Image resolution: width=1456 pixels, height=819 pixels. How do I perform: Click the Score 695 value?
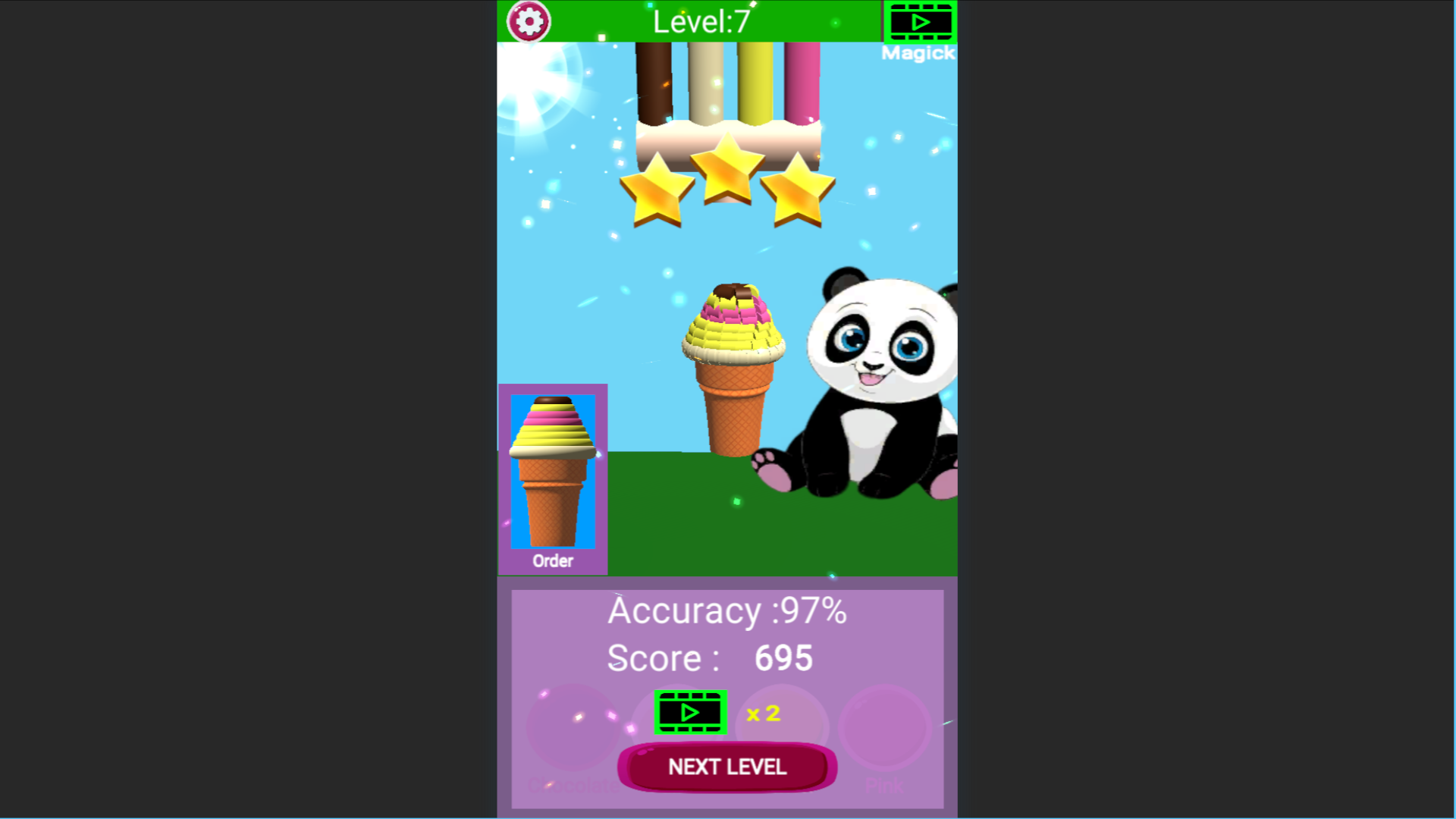click(784, 657)
